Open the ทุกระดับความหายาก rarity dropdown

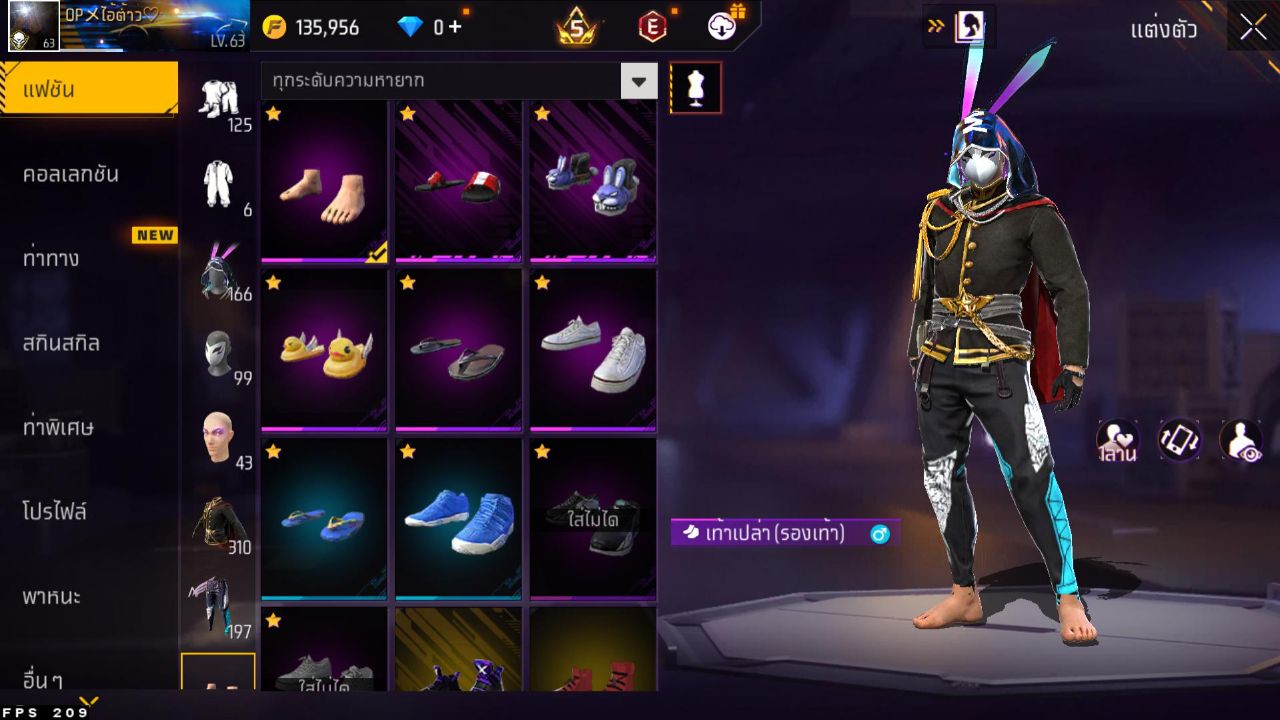(450, 80)
